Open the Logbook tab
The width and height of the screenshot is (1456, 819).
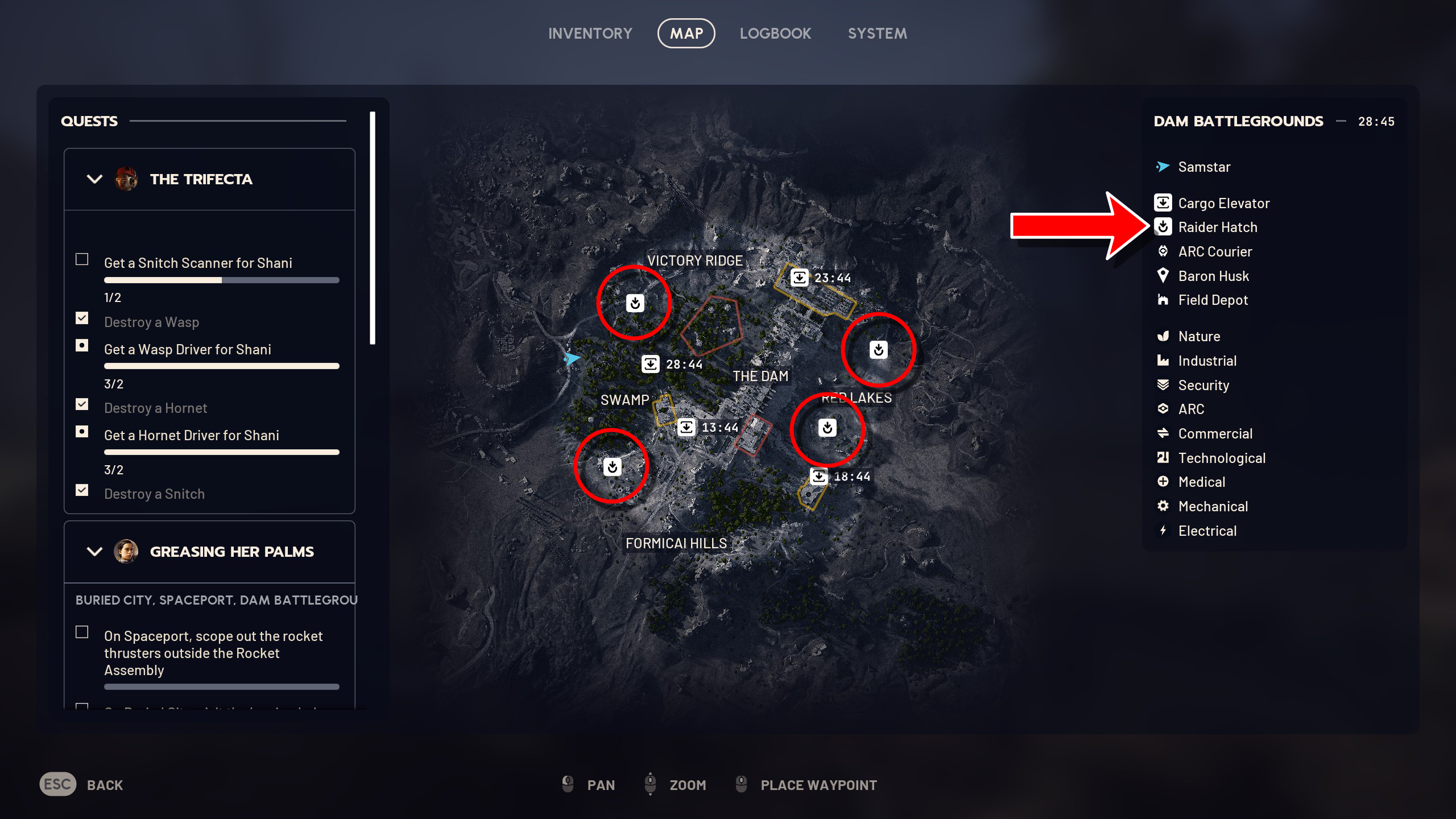click(x=775, y=34)
